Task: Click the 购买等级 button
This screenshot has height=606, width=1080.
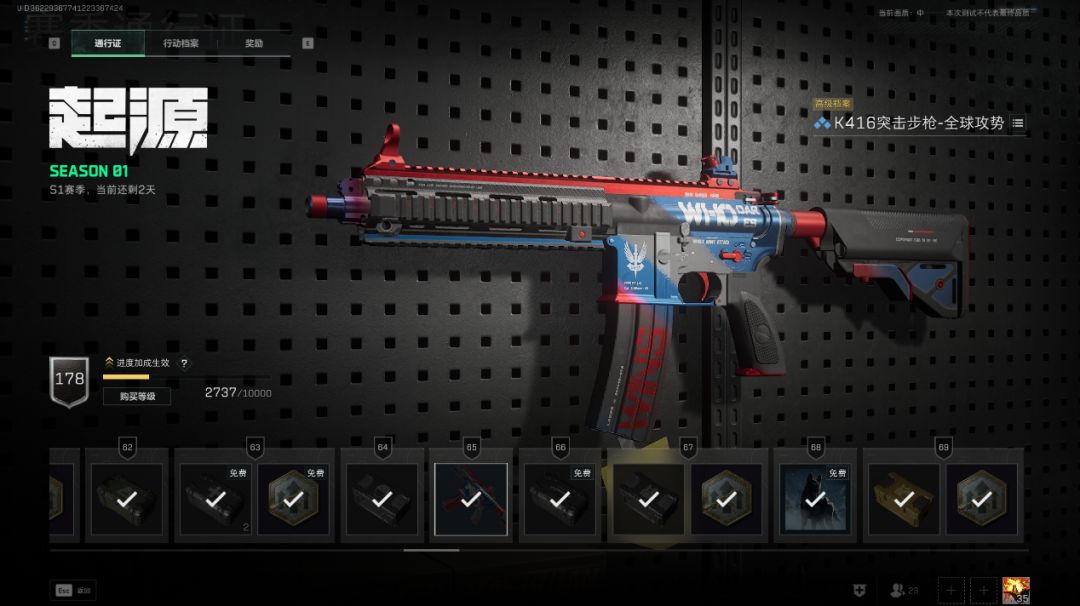Action: 137,396
